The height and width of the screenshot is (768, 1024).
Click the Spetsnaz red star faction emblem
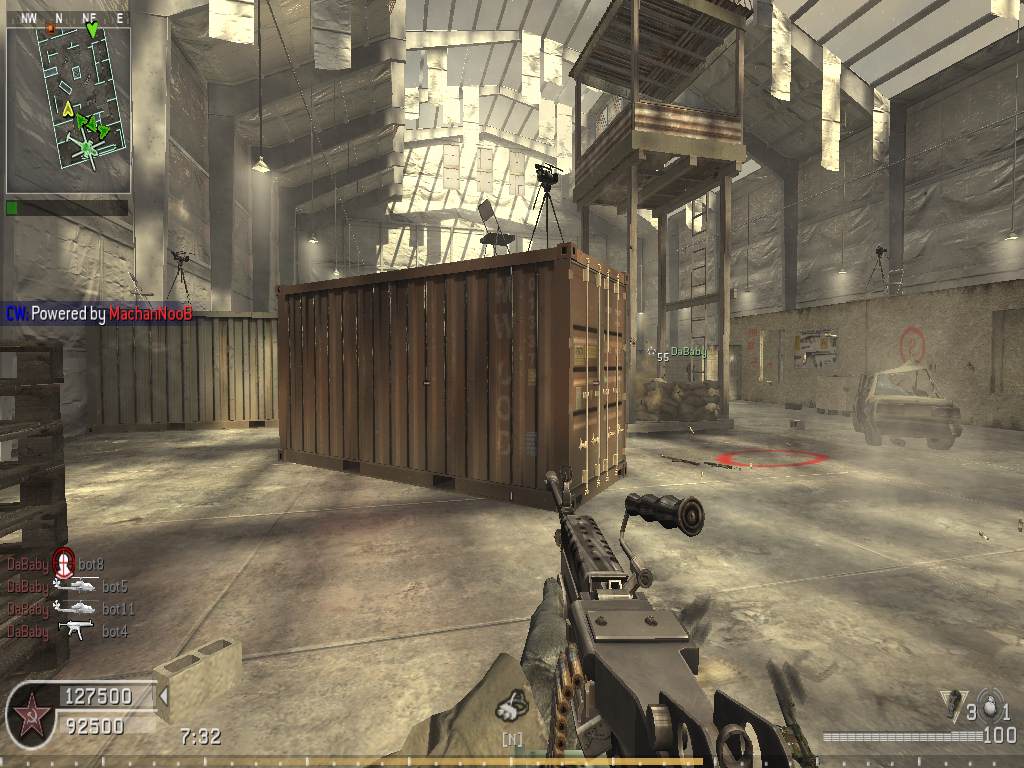pos(30,716)
